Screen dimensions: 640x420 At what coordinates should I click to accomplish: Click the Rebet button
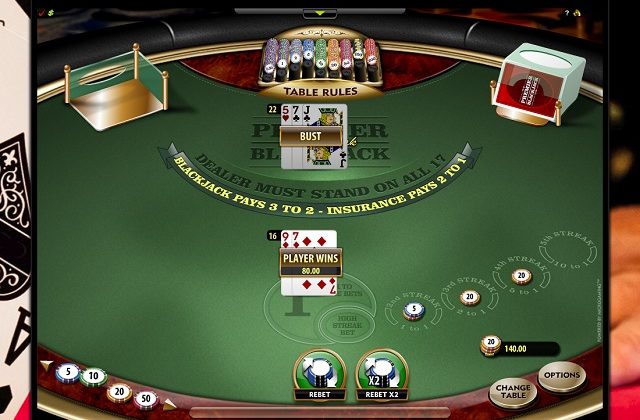pyautogui.click(x=319, y=376)
